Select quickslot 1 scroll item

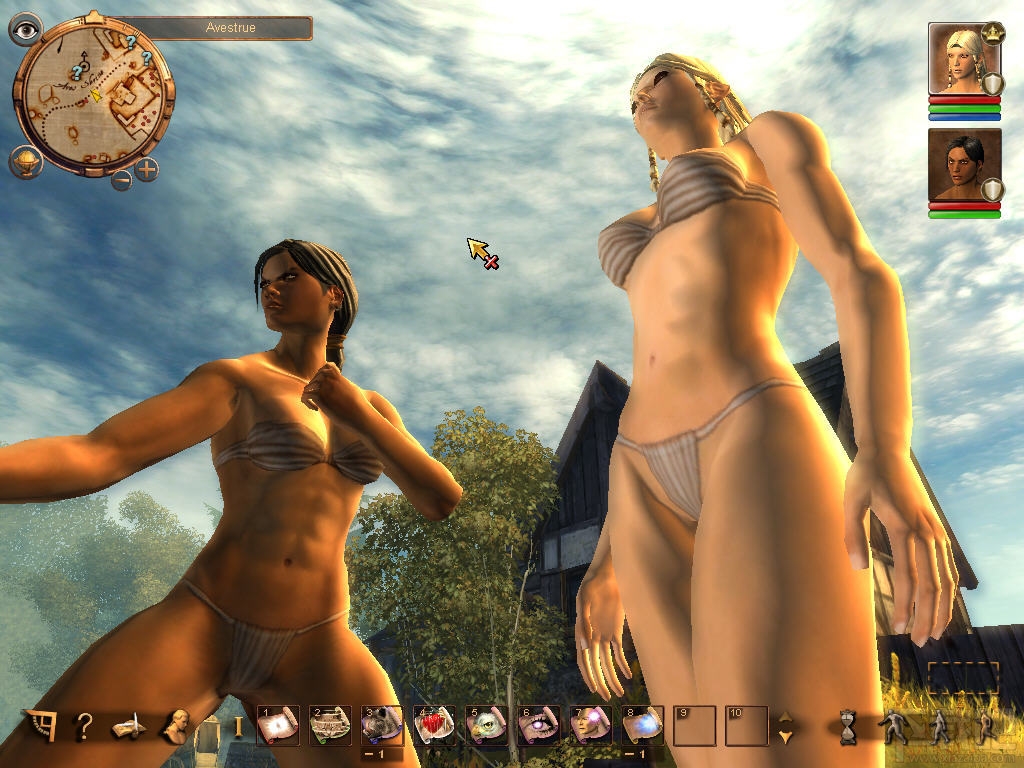(x=278, y=726)
